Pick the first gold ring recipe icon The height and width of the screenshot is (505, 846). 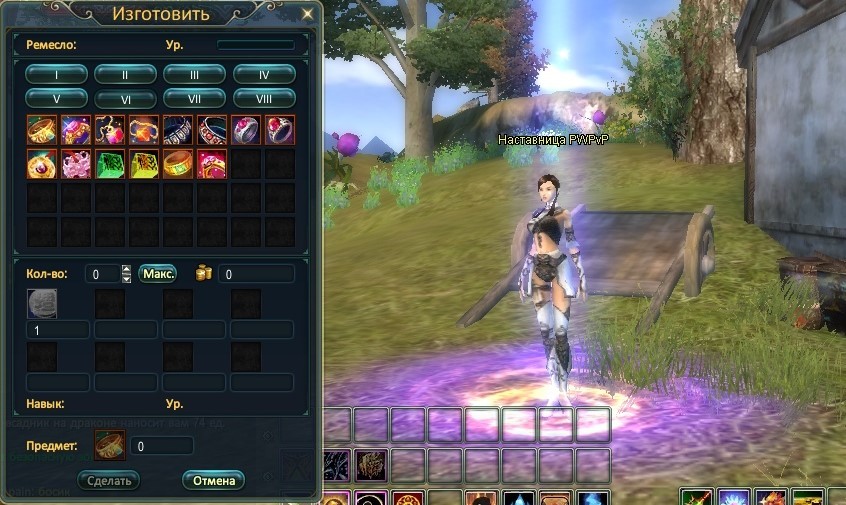(42, 130)
